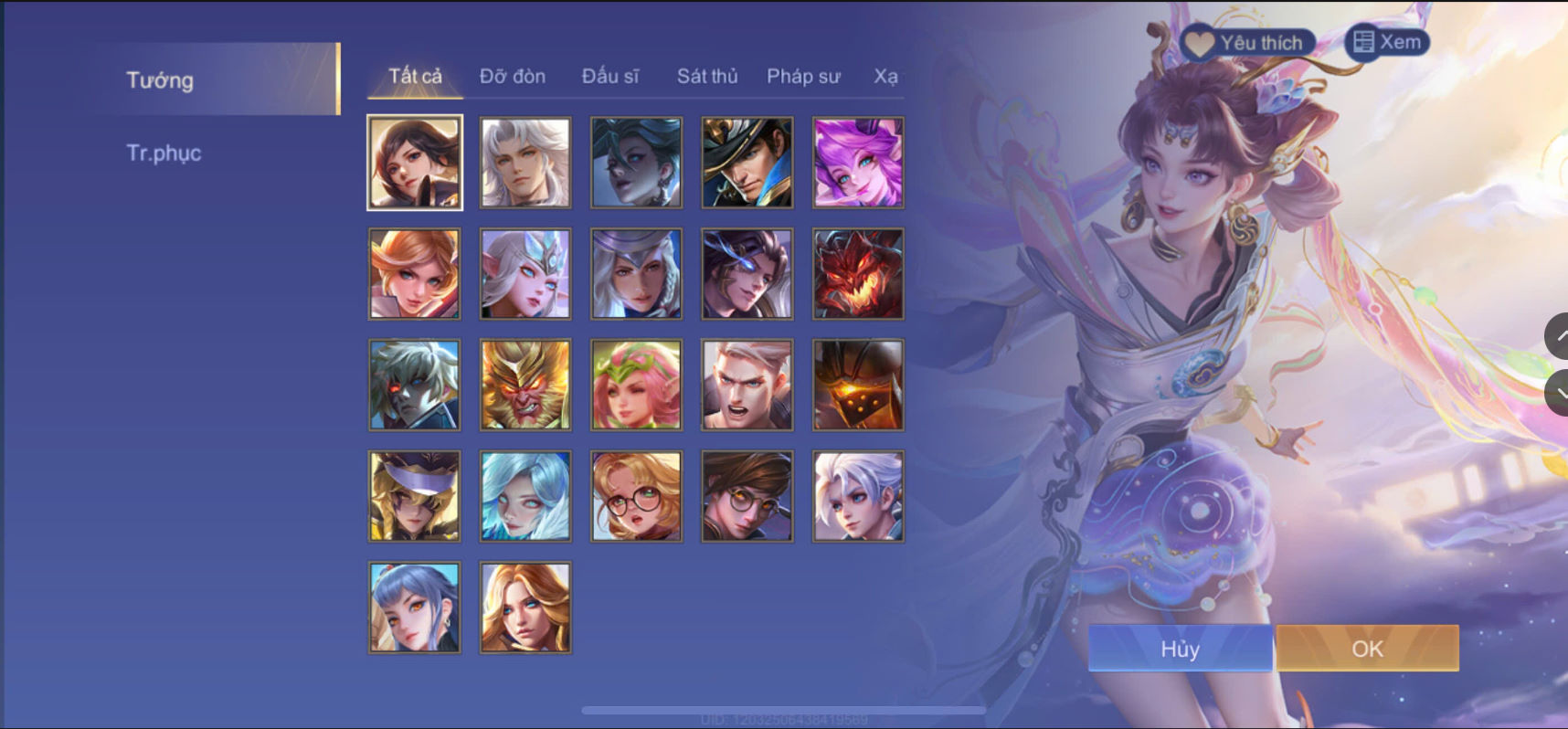Select the gunslinger hero wearing a hat

click(x=746, y=162)
